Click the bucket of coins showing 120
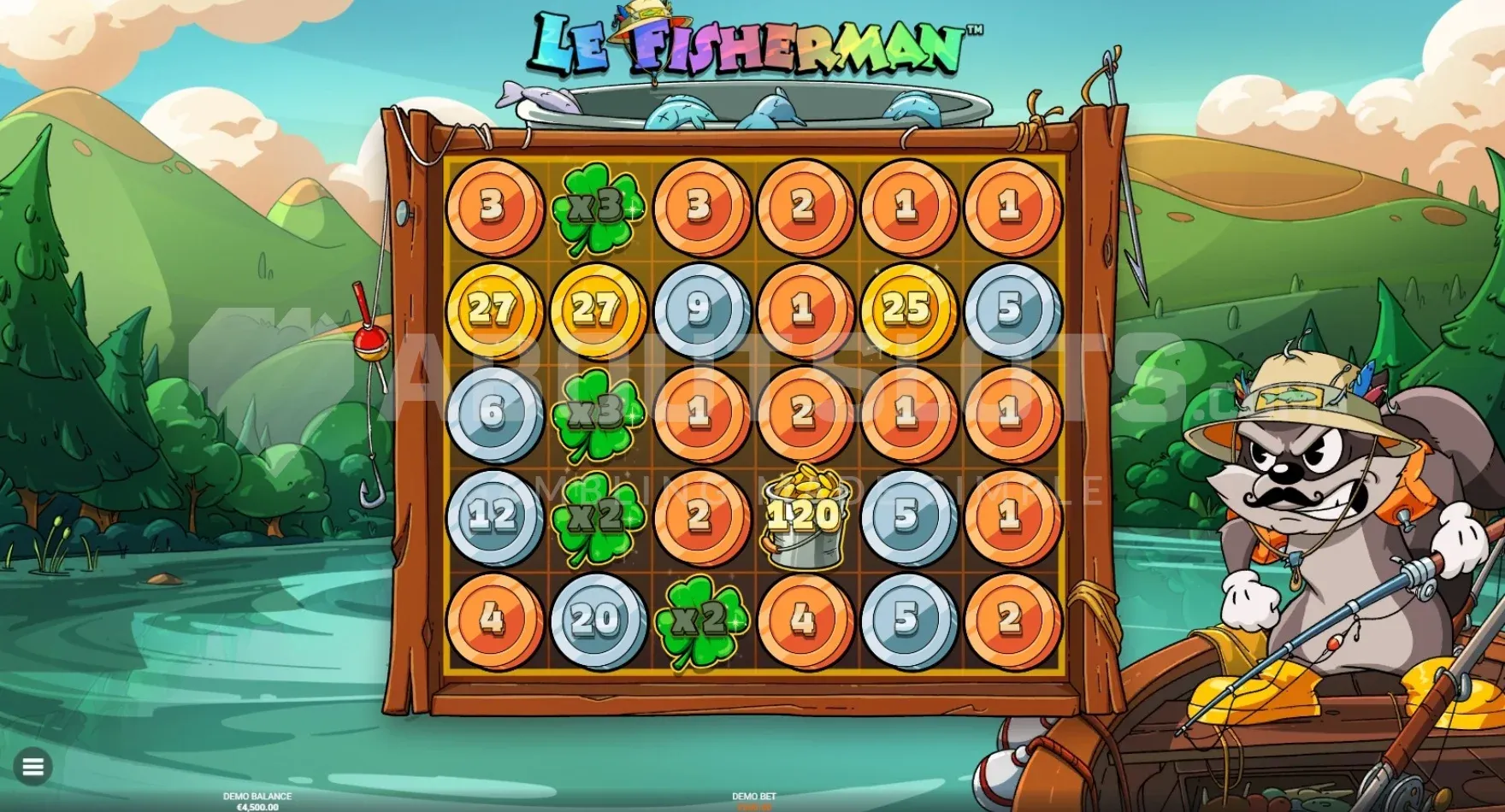Viewport: 1505px width, 812px height. [x=804, y=515]
